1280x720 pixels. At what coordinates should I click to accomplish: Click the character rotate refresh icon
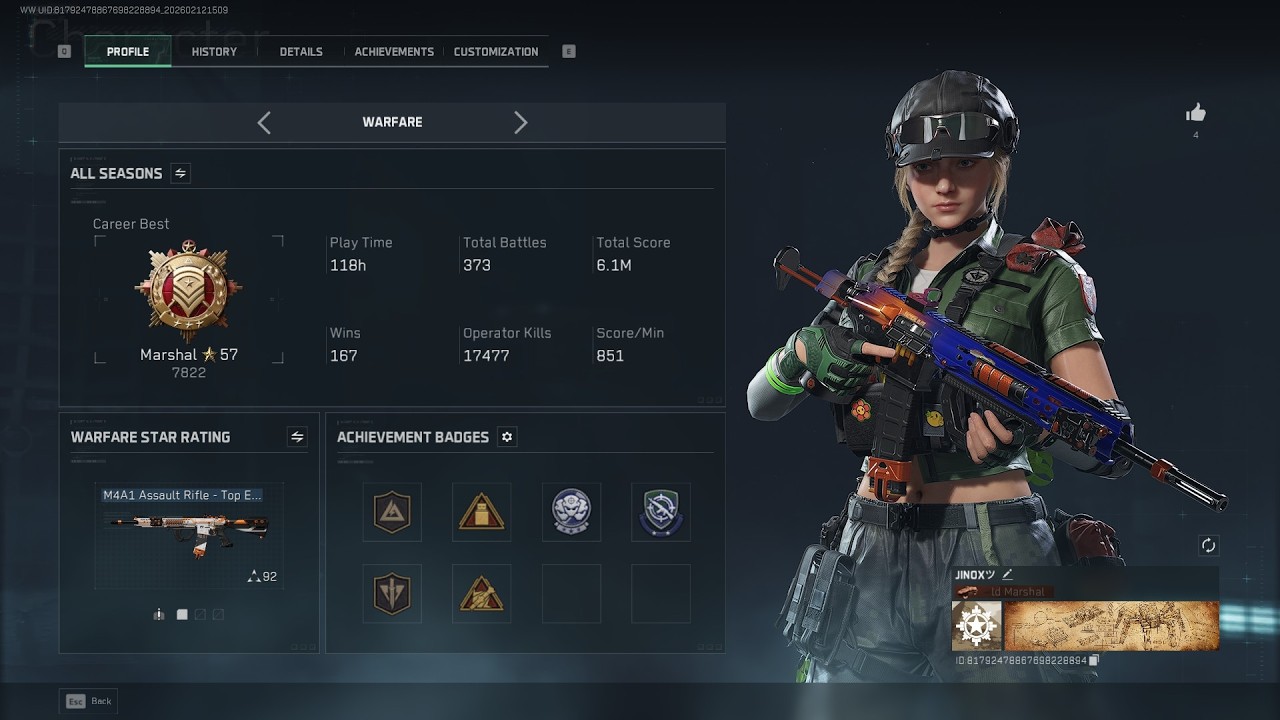tap(1208, 545)
